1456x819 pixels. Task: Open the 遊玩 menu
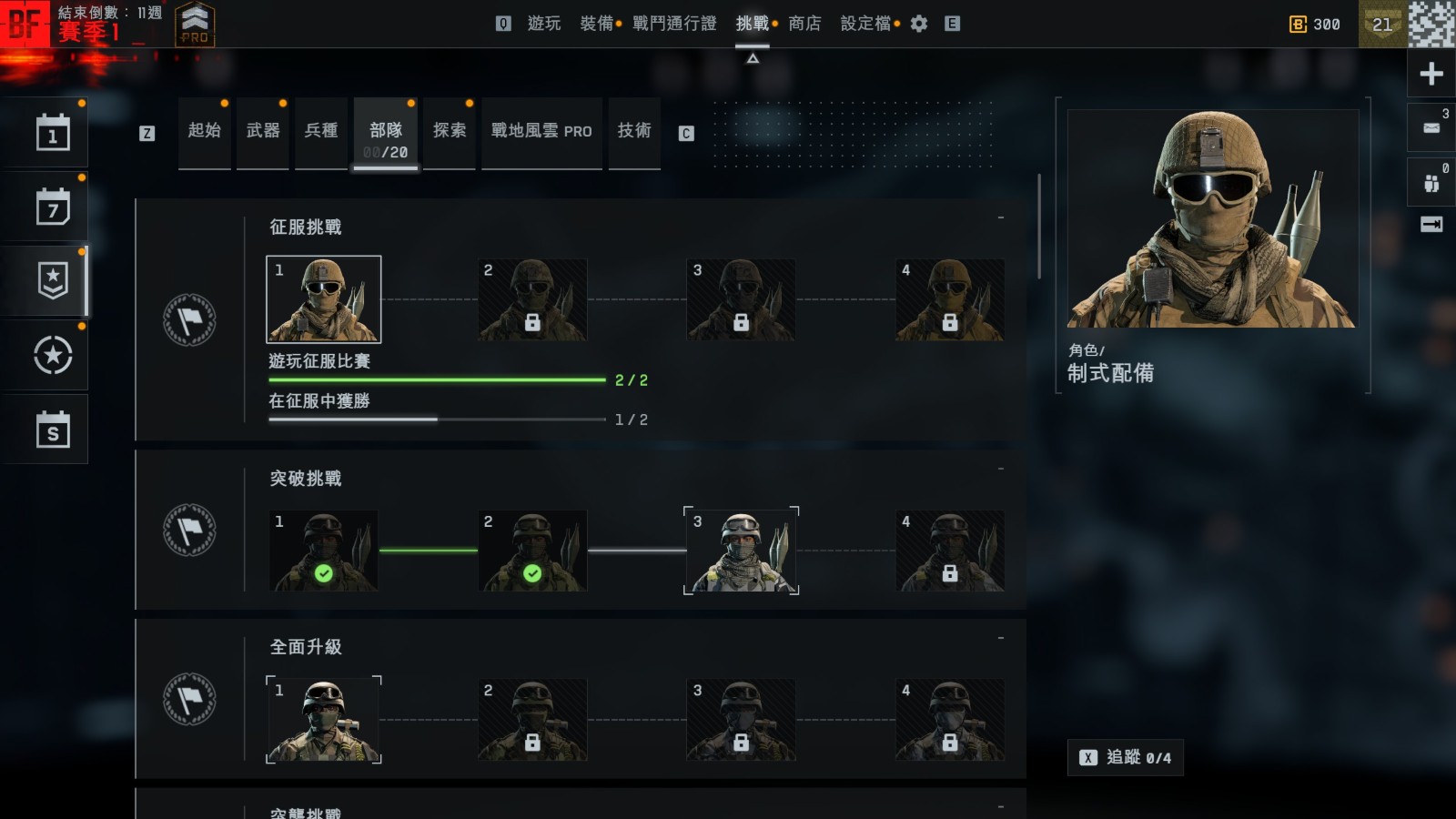(544, 24)
